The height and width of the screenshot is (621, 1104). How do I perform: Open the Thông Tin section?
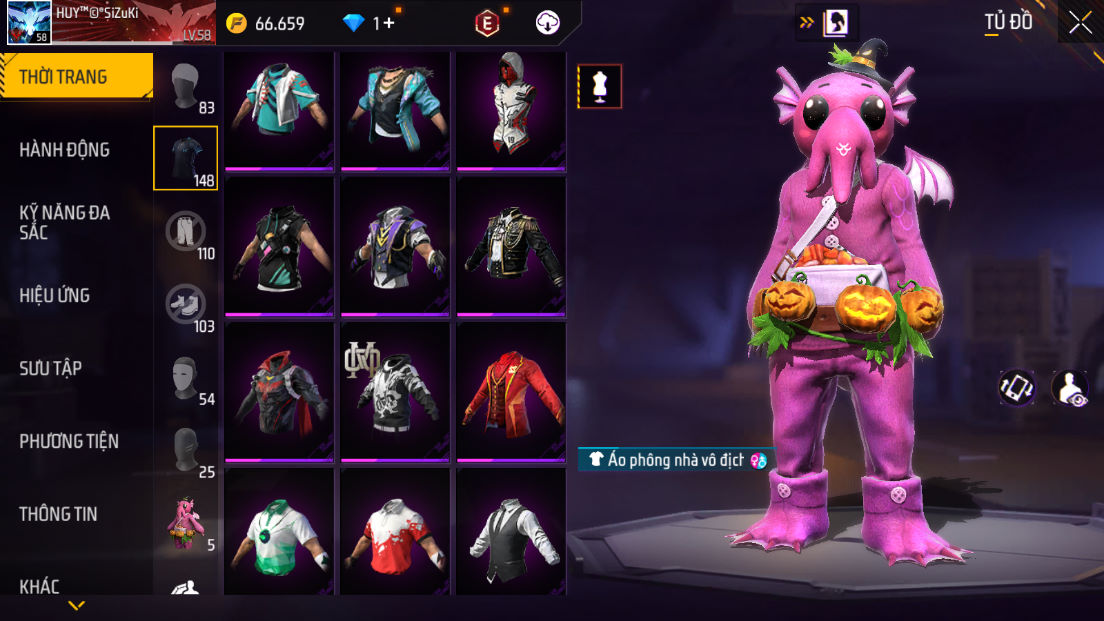[58, 514]
